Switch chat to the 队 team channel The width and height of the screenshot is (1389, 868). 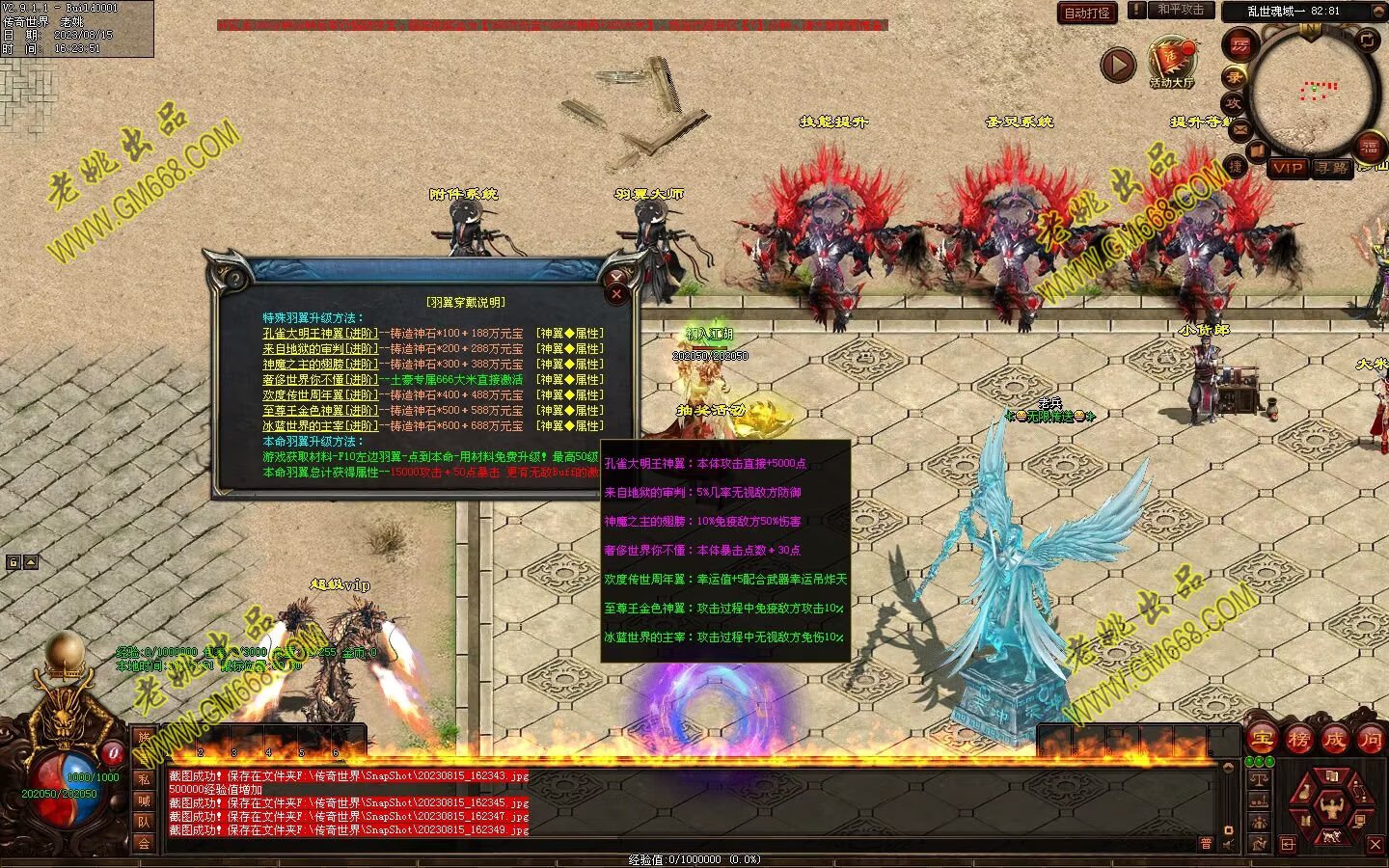pos(144,822)
